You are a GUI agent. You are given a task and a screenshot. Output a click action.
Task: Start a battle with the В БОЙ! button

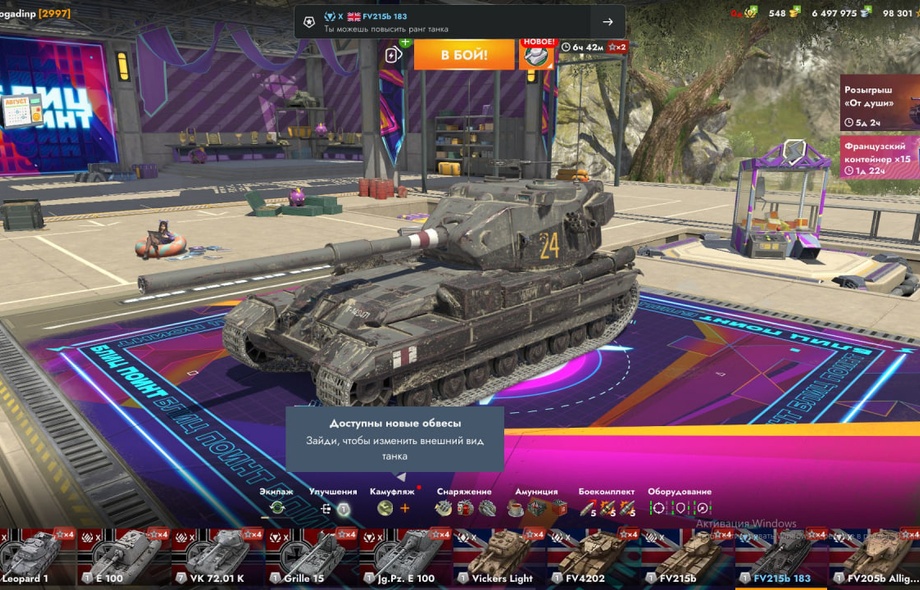464,54
